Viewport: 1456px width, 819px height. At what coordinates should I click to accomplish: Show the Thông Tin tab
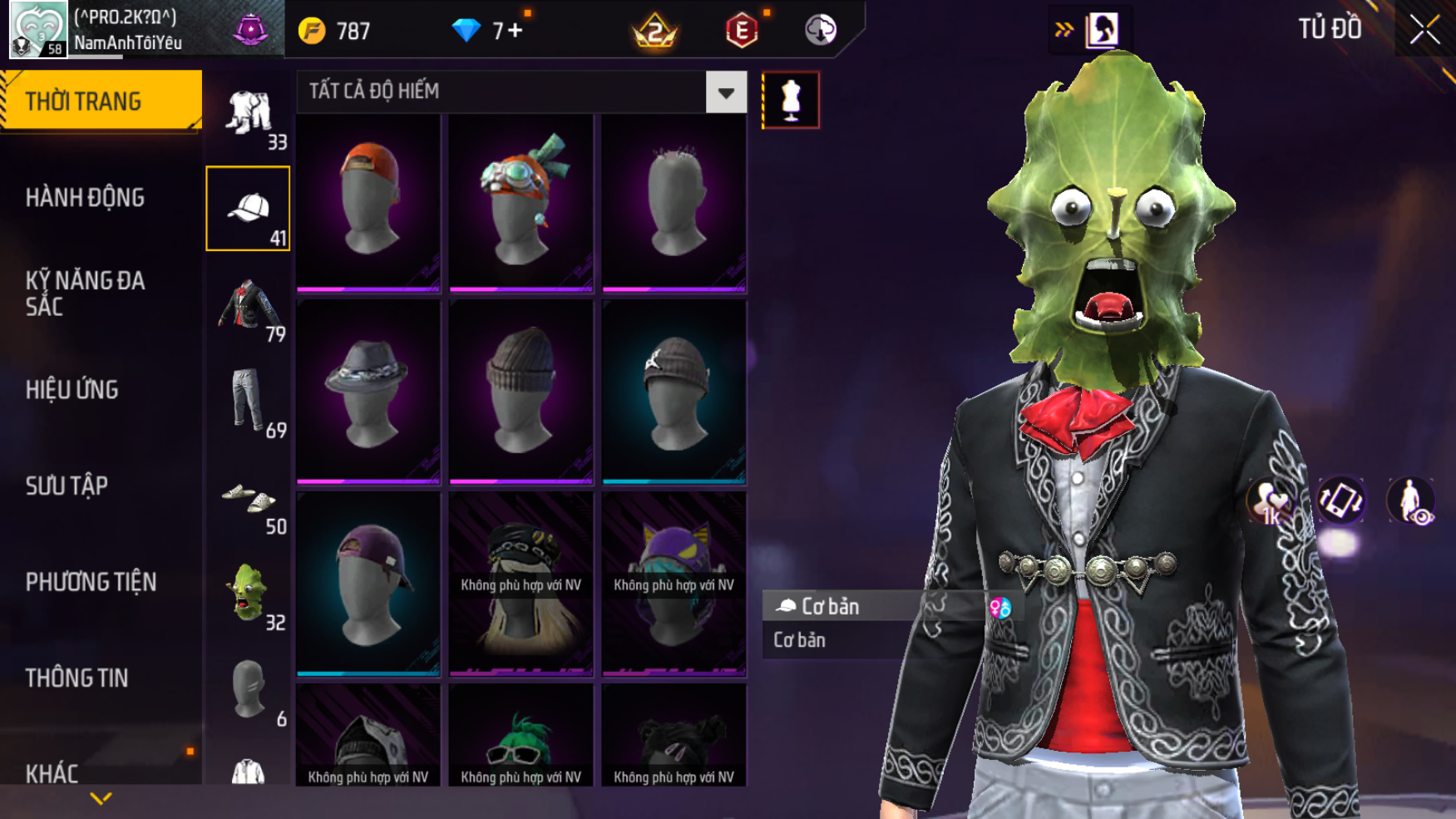[x=77, y=678]
